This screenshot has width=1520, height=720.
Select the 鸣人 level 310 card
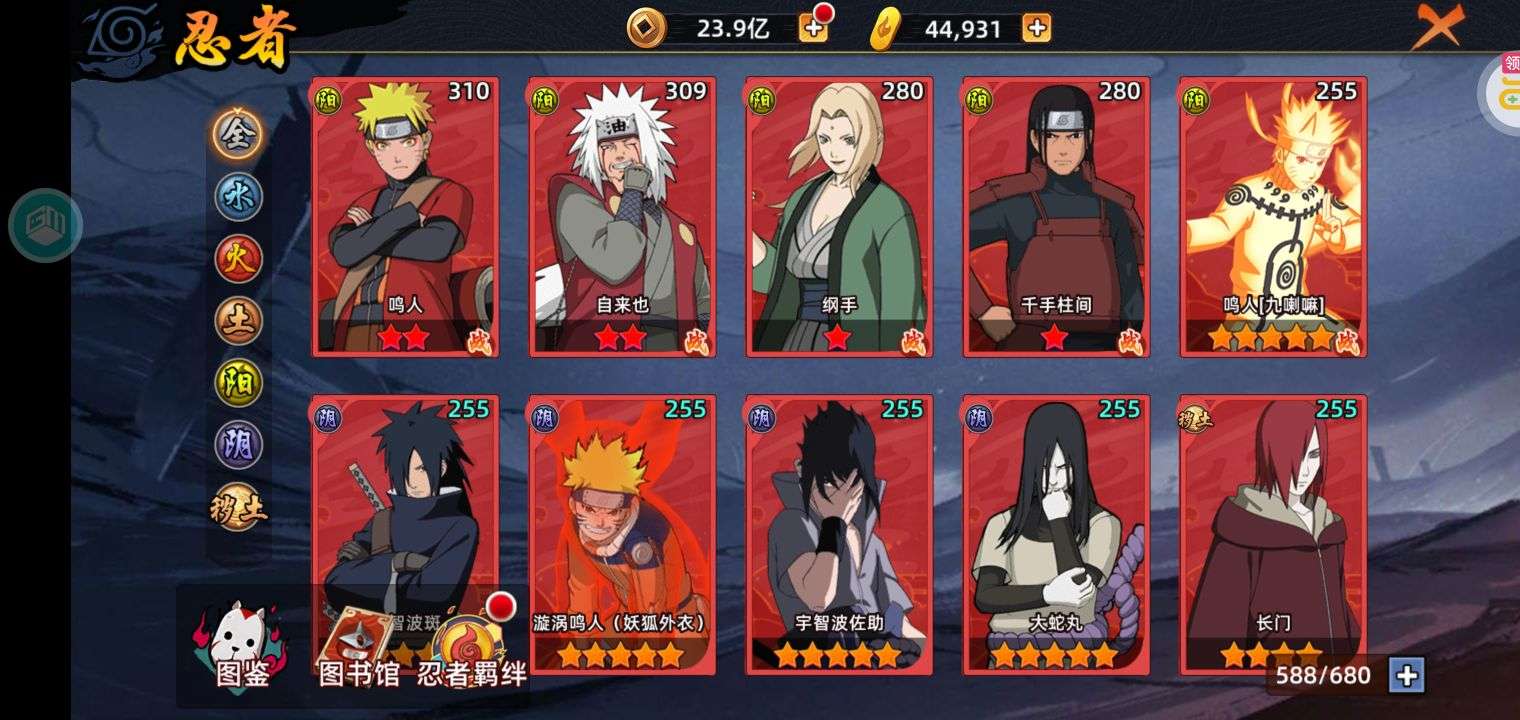click(x=405, y=216)
